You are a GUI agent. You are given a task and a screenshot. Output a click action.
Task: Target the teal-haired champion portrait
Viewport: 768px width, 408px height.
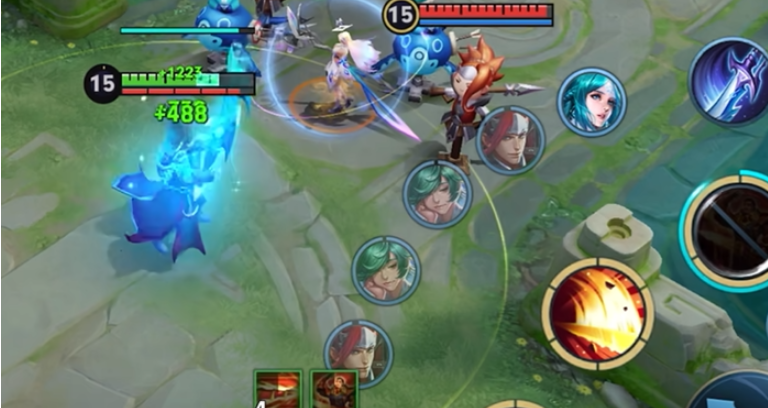(591, 102)
